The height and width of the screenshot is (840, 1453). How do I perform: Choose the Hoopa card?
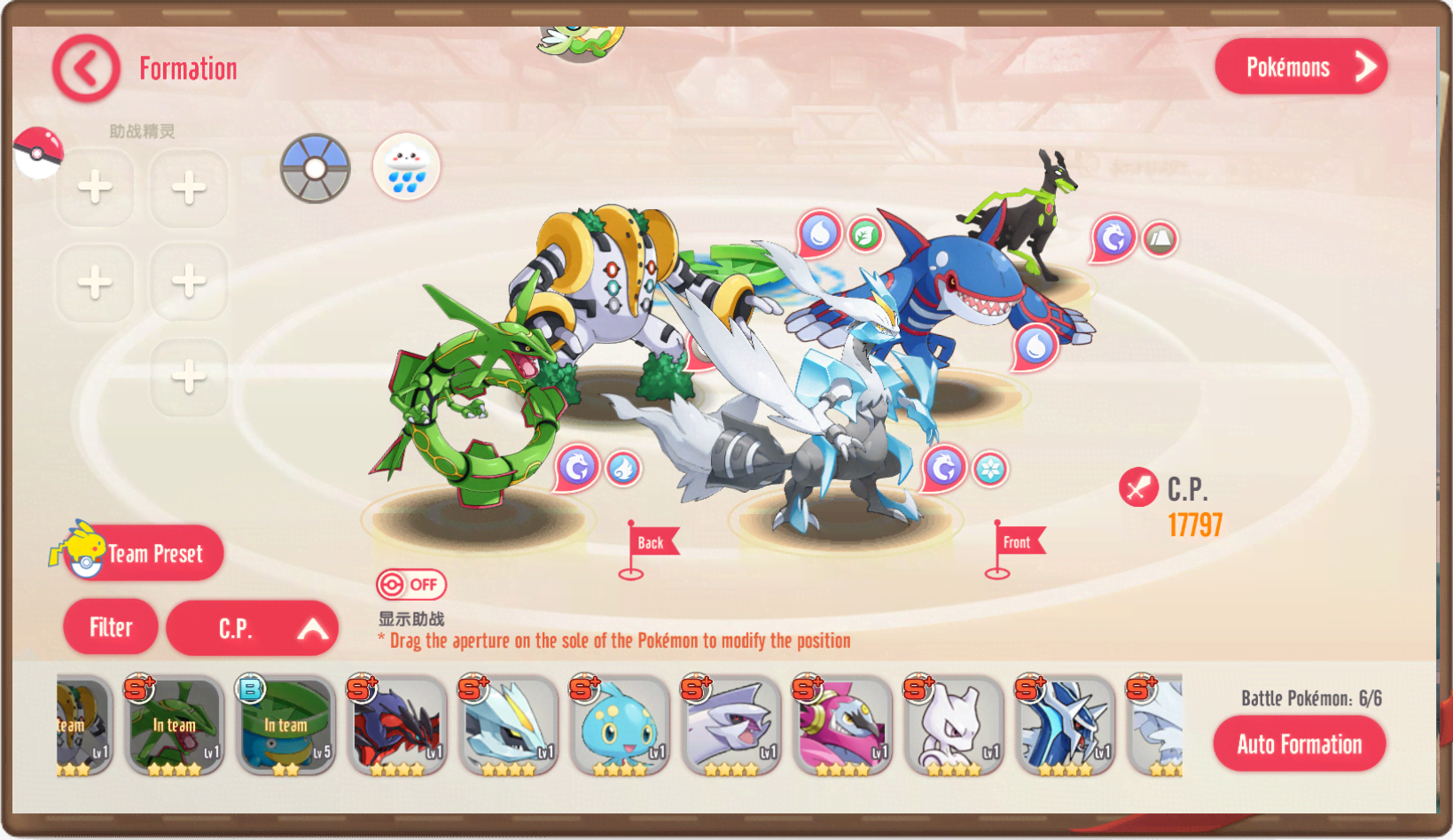click(841, 725)
